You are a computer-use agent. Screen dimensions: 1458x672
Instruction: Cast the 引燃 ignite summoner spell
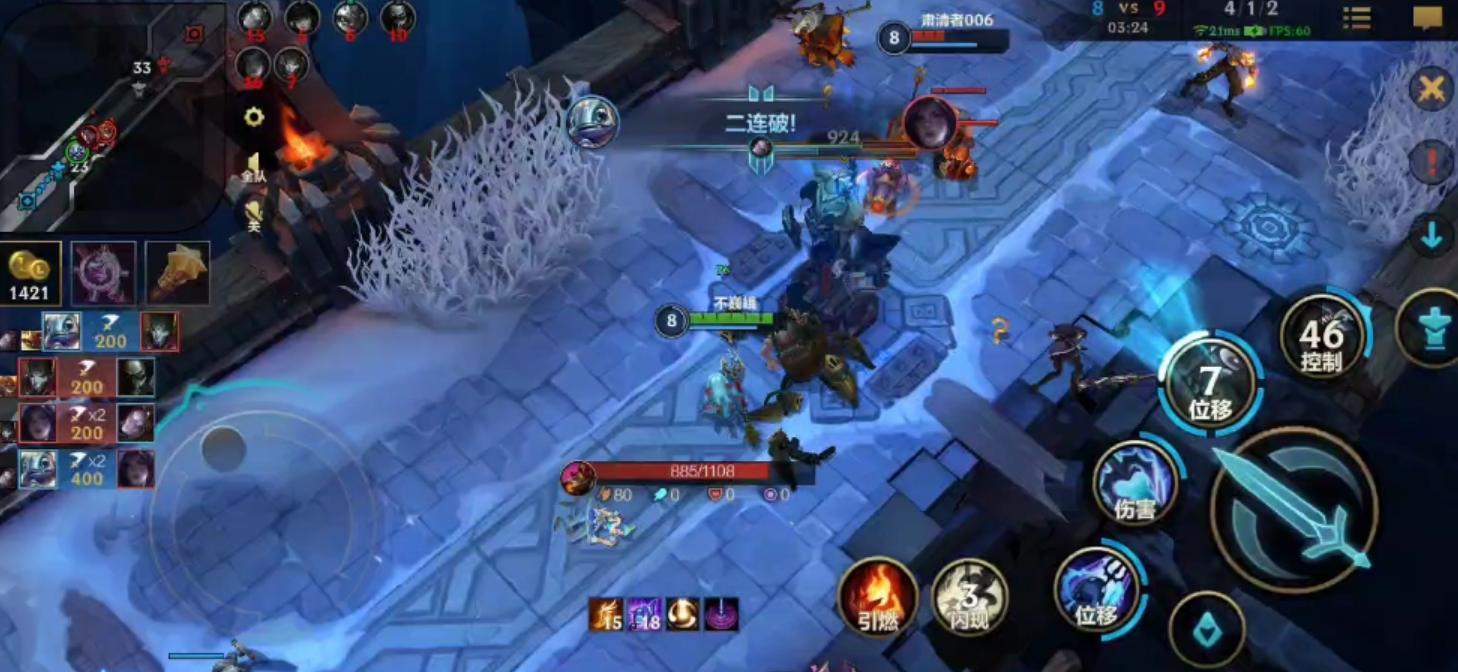tap(877, 596)
